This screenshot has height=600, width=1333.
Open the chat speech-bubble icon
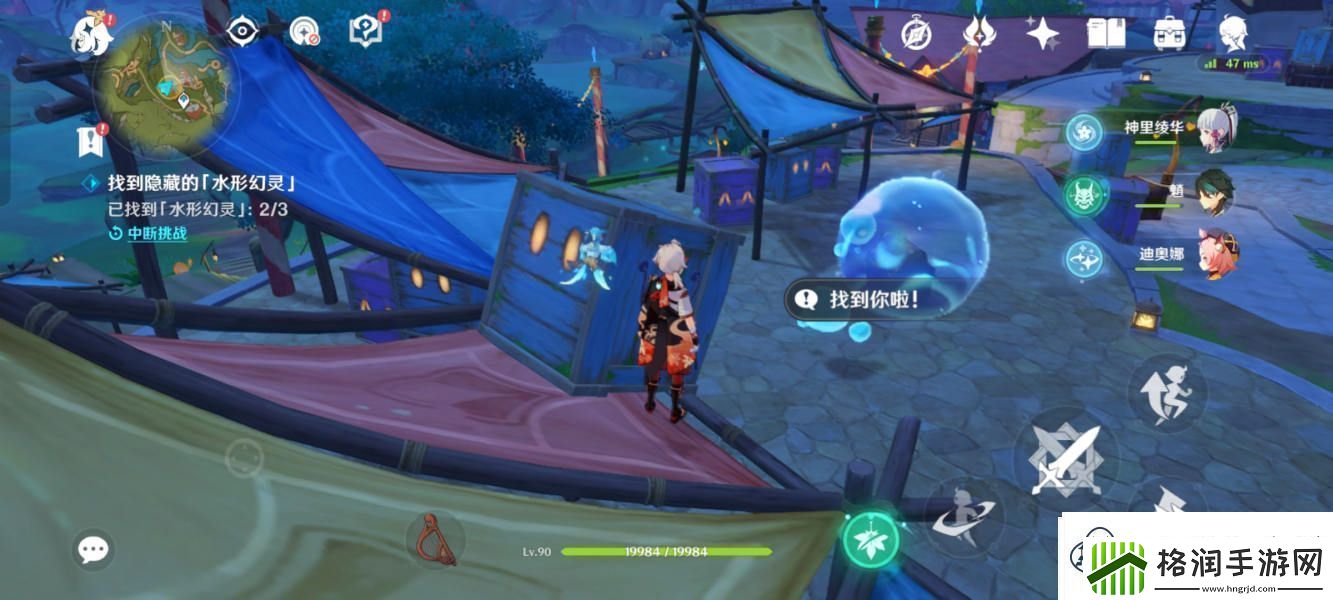point(94,549)
